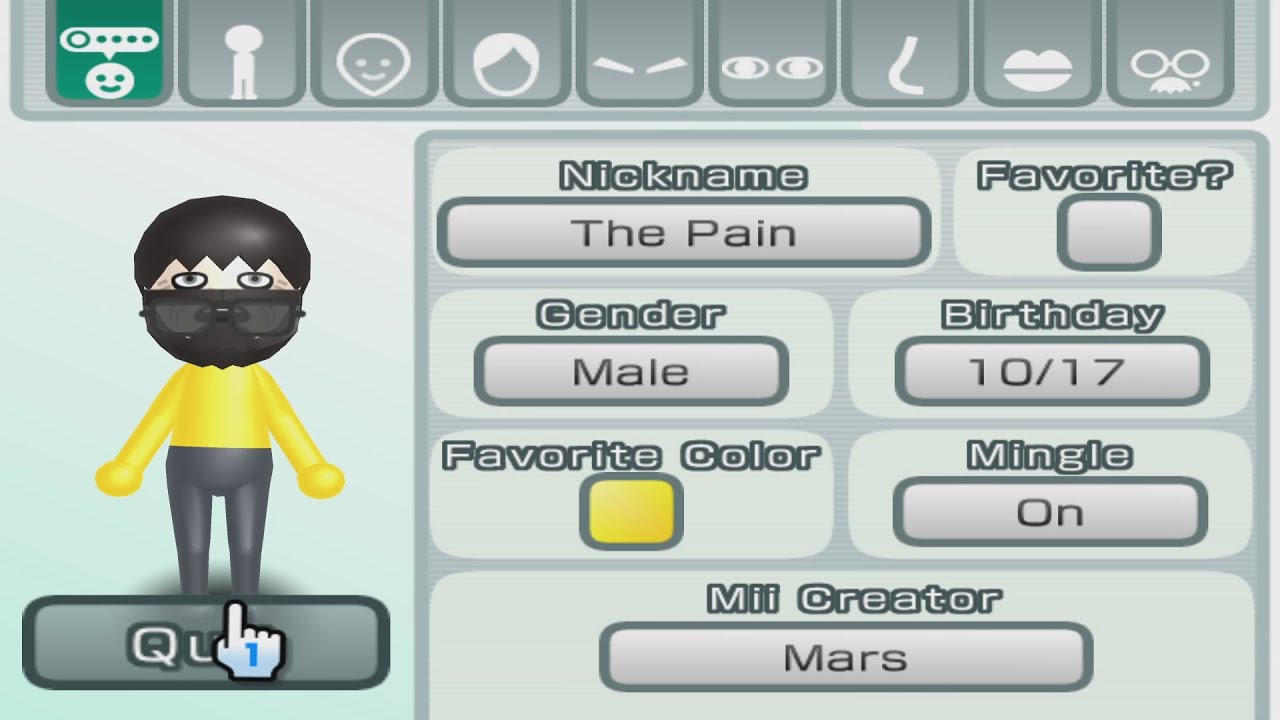
Task: Edit the Nickname field reading The Pain
Action: (683, 232)
